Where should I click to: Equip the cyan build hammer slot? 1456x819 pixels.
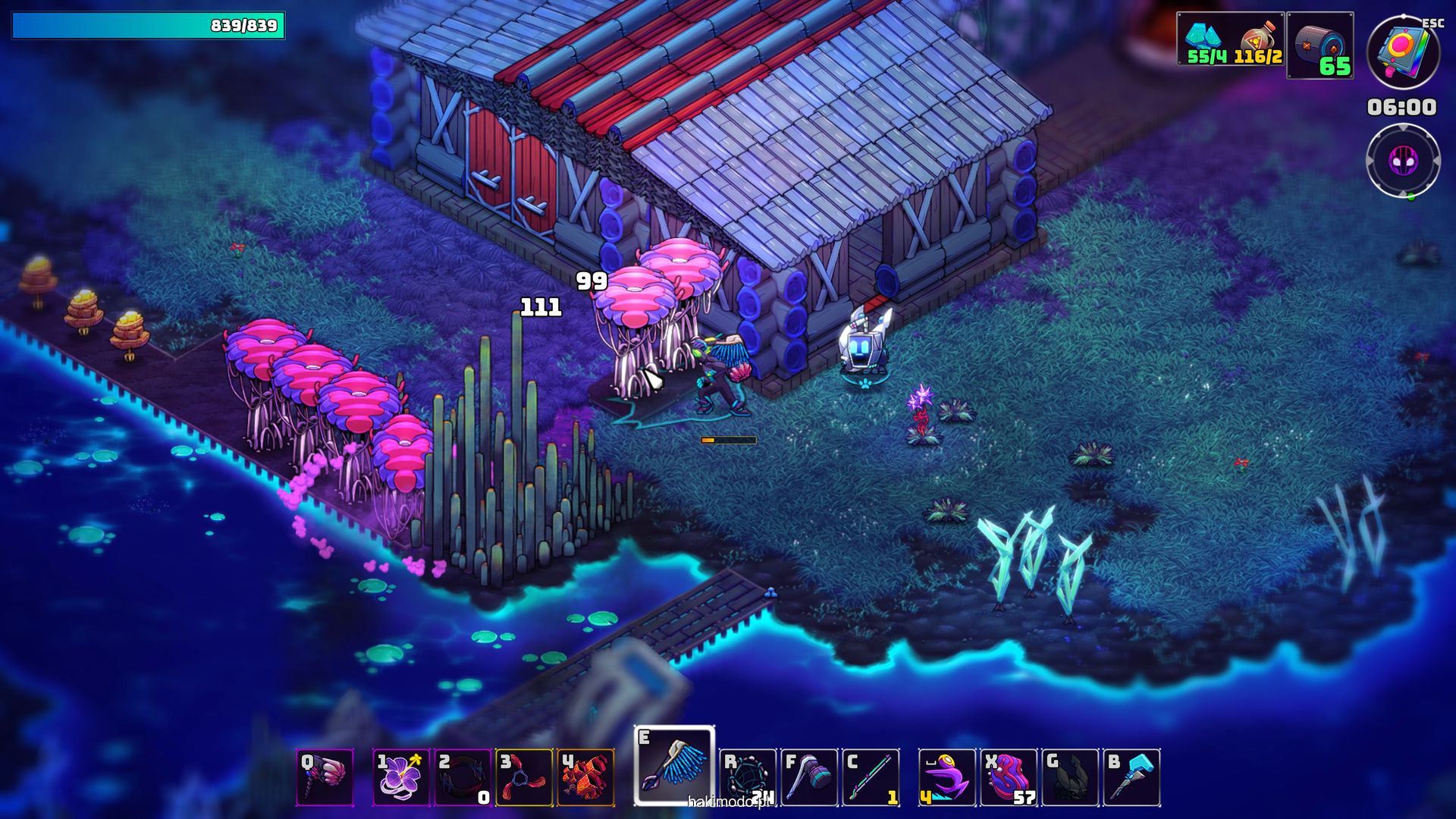pos(1131,777)
